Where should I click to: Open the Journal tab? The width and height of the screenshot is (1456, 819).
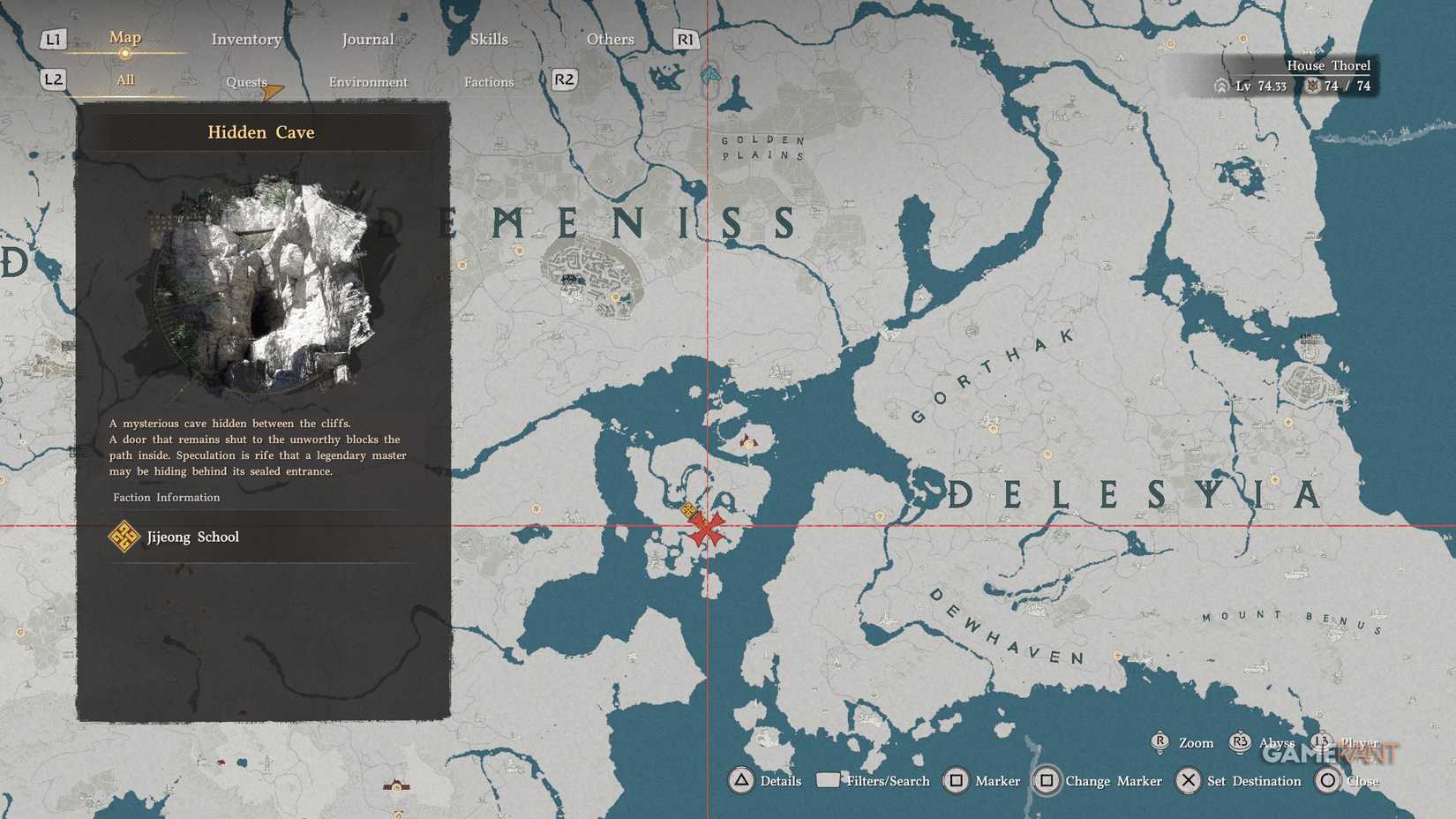click(x=367, y=39)
